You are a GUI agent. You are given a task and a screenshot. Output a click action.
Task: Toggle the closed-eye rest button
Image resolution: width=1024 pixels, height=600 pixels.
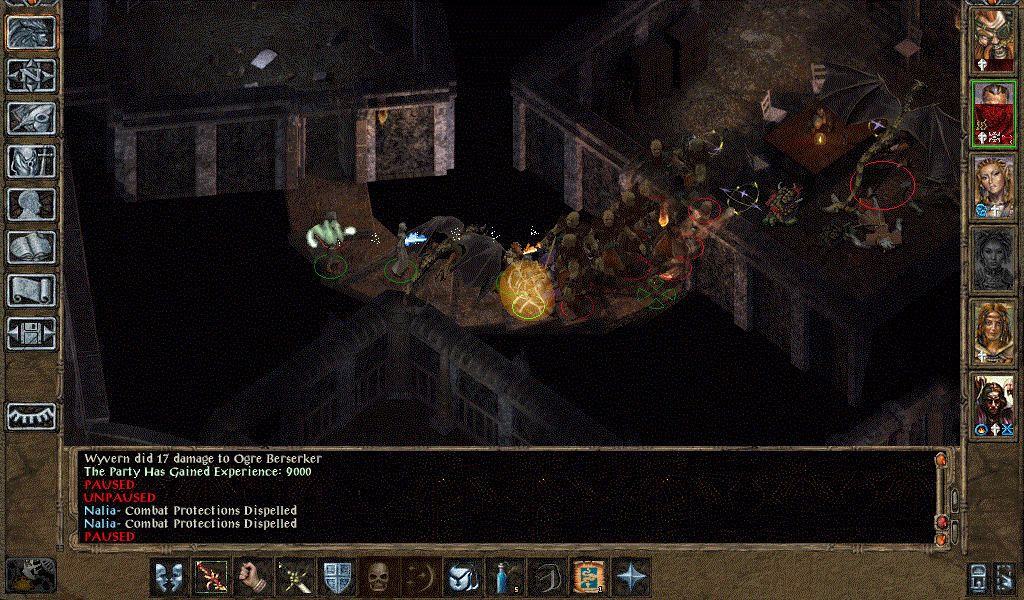pos(31,415)
